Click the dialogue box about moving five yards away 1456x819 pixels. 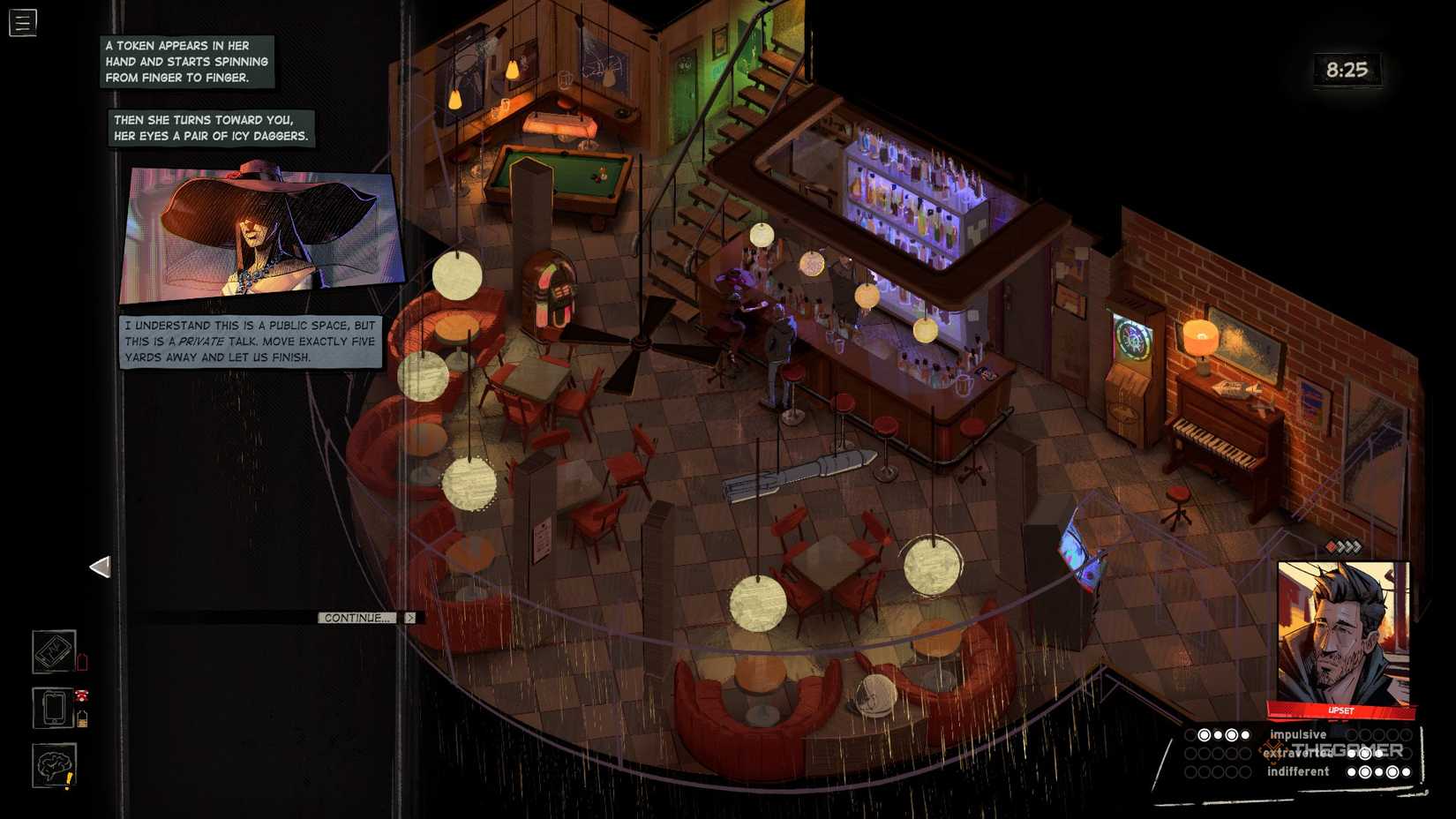[x=250, y=342]
